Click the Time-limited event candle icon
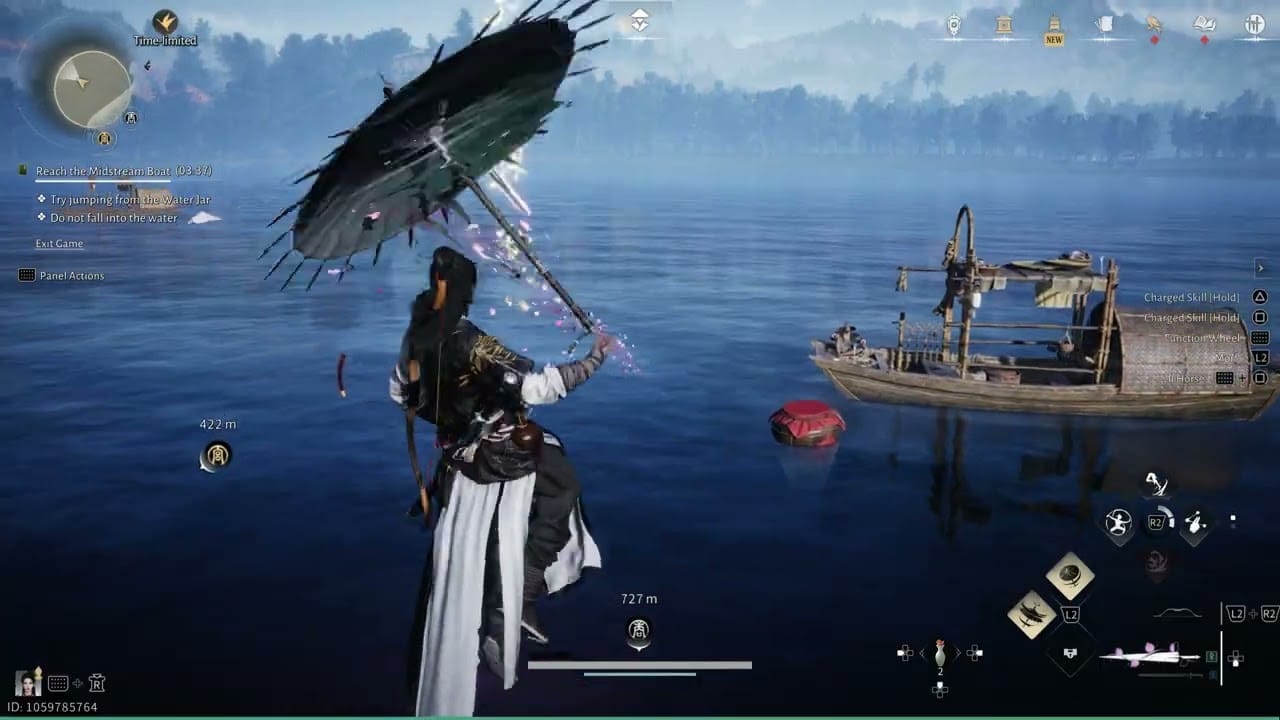This screenshot has height=720, width=1280. click(x=165, y=22)
